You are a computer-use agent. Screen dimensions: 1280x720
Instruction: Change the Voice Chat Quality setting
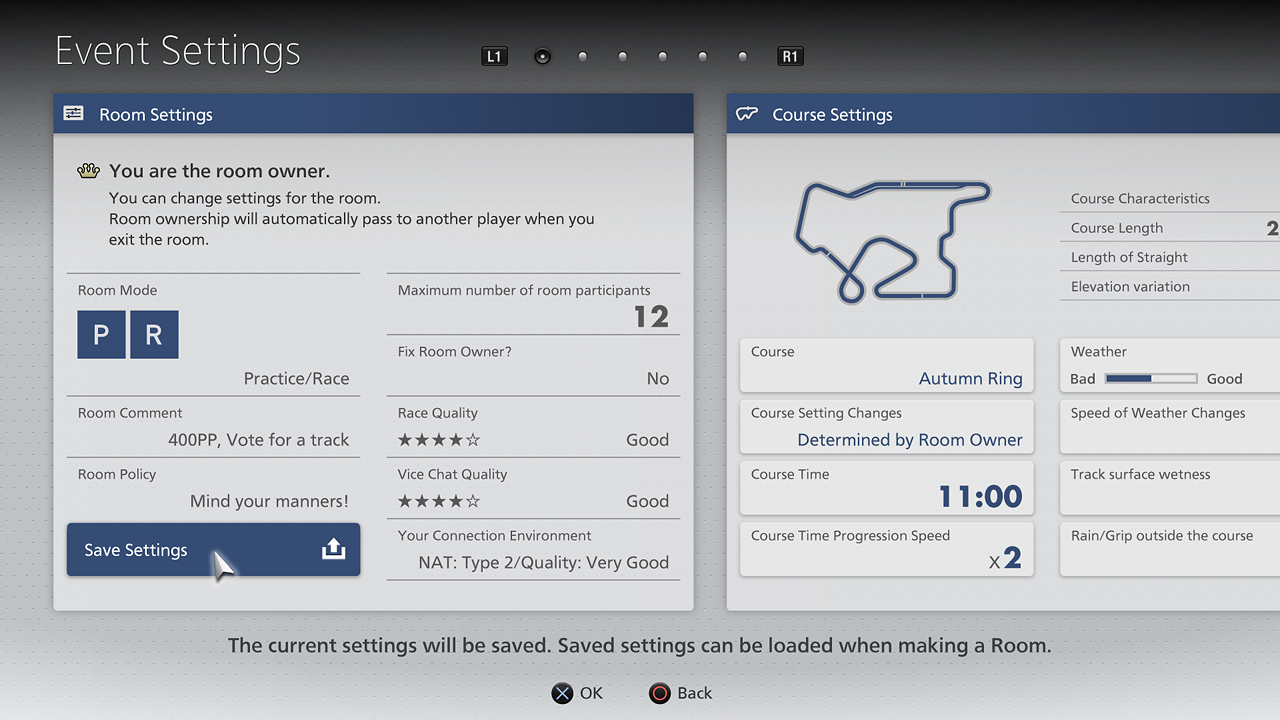tap(533, 488)
